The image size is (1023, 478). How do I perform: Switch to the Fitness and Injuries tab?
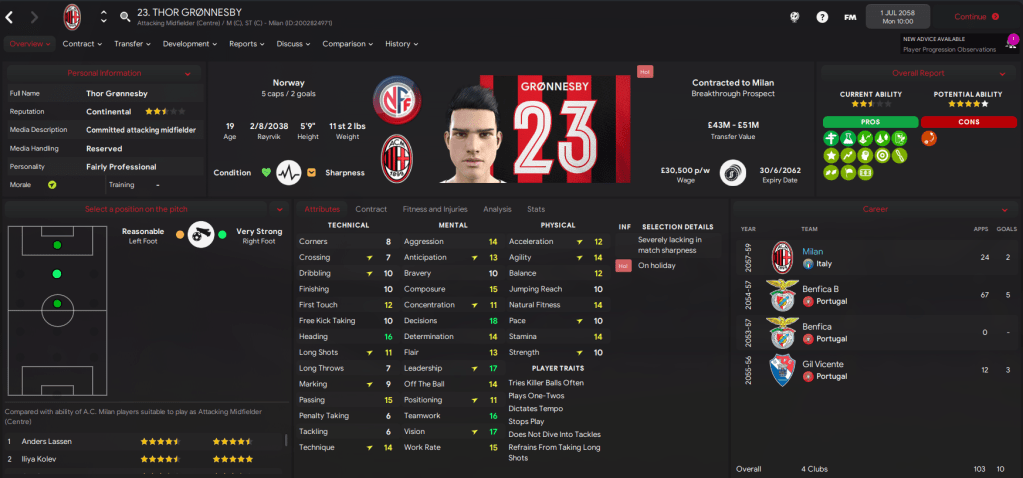[435, 209]
